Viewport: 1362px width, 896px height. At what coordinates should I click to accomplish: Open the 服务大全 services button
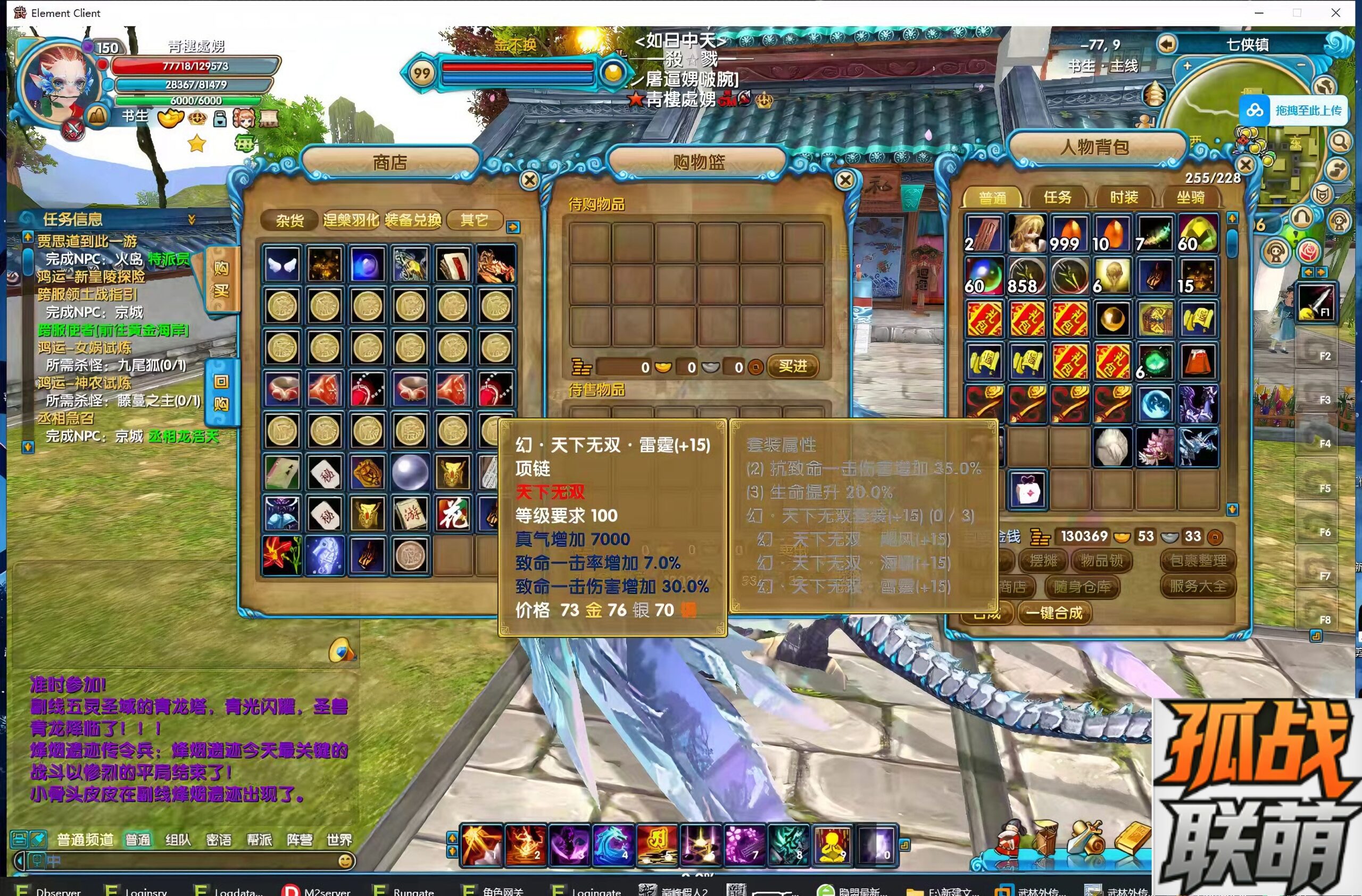pos(1198,586)
